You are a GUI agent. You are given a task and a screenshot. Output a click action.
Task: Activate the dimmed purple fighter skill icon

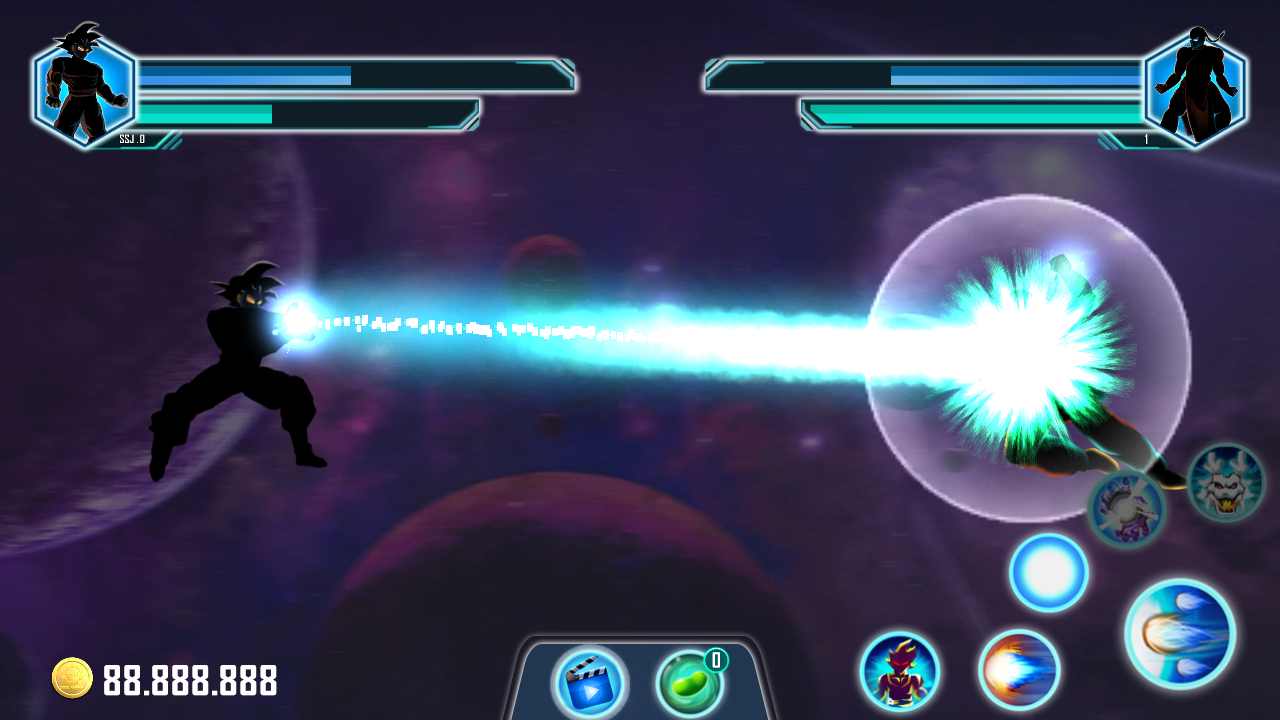[1126, 508]
